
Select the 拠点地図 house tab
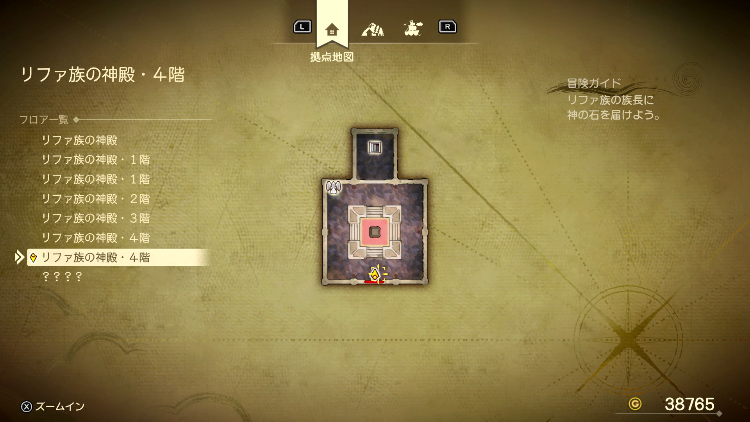click(332, 29)
